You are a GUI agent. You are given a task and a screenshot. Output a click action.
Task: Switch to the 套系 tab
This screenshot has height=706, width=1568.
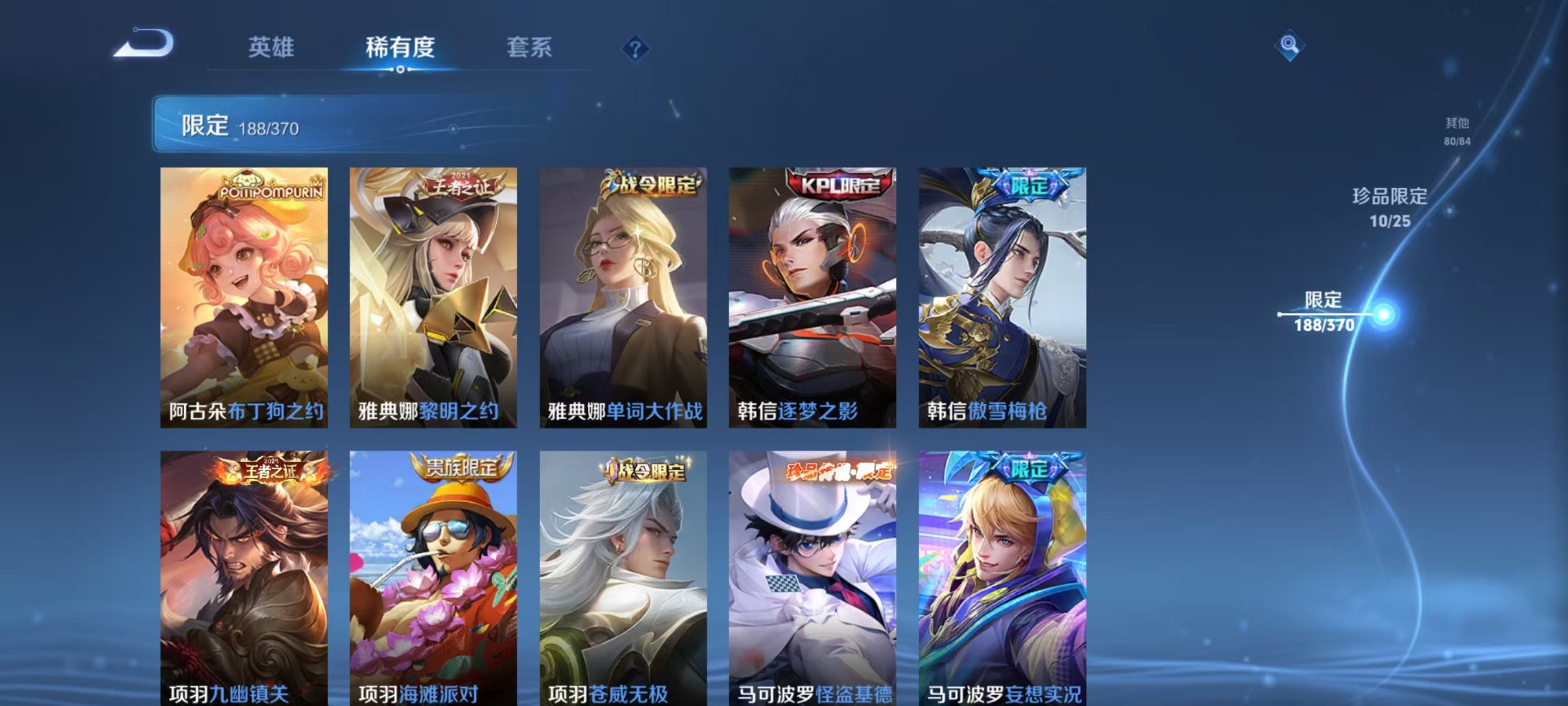pos(529,47)
